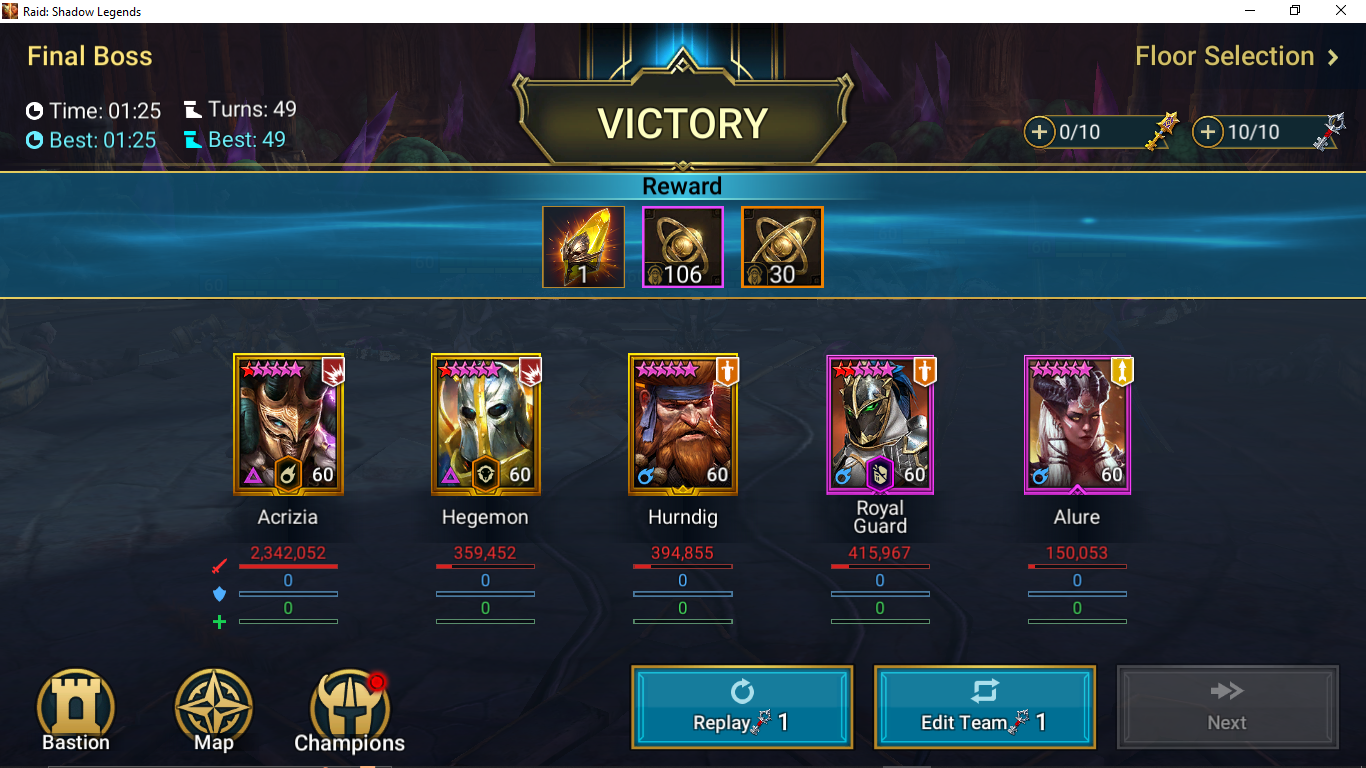Inspect the purple-framed 106 orb reward
Viewport: 1366px width, 768px height.
click(x=682, y=247)
